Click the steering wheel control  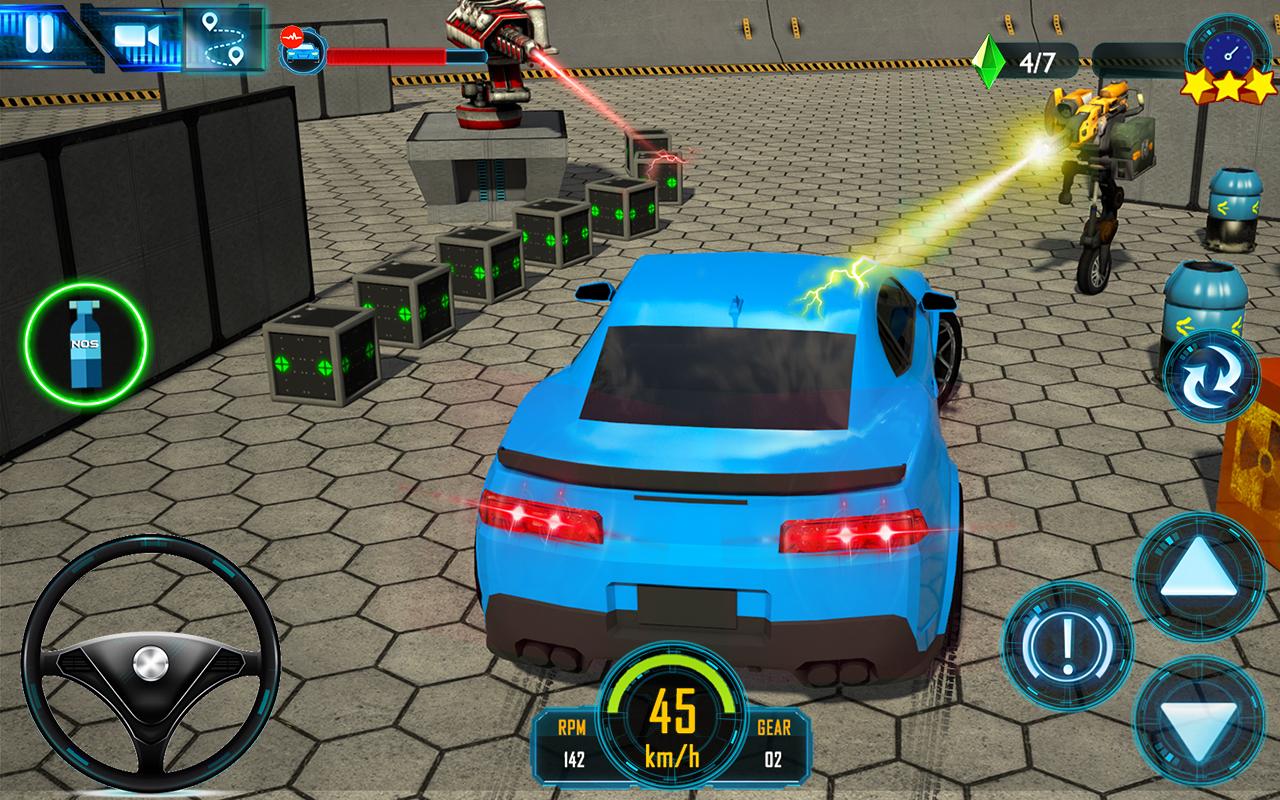(150, 665)
